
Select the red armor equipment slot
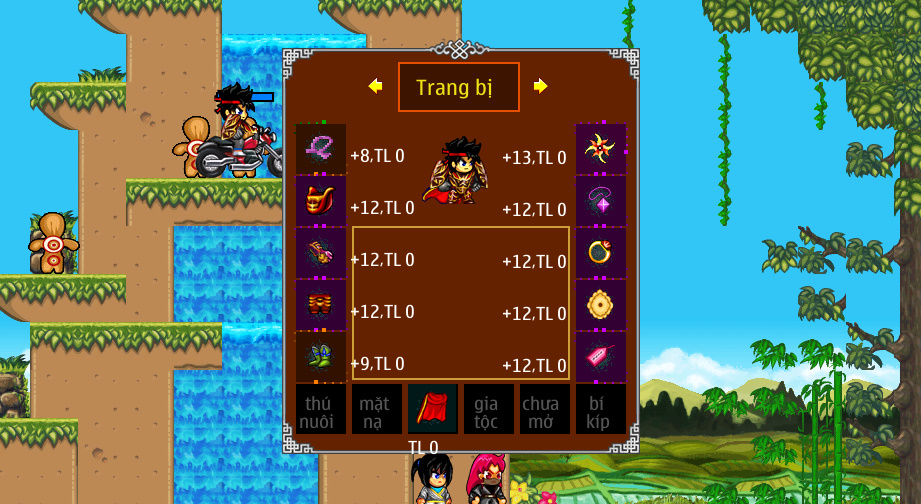point(321,201)
